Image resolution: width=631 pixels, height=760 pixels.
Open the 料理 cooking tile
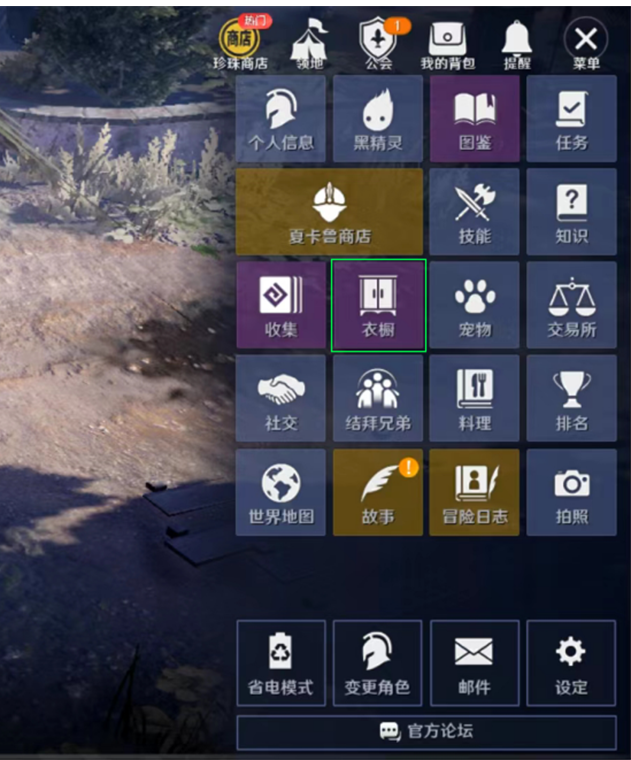(x=474, y=399)
